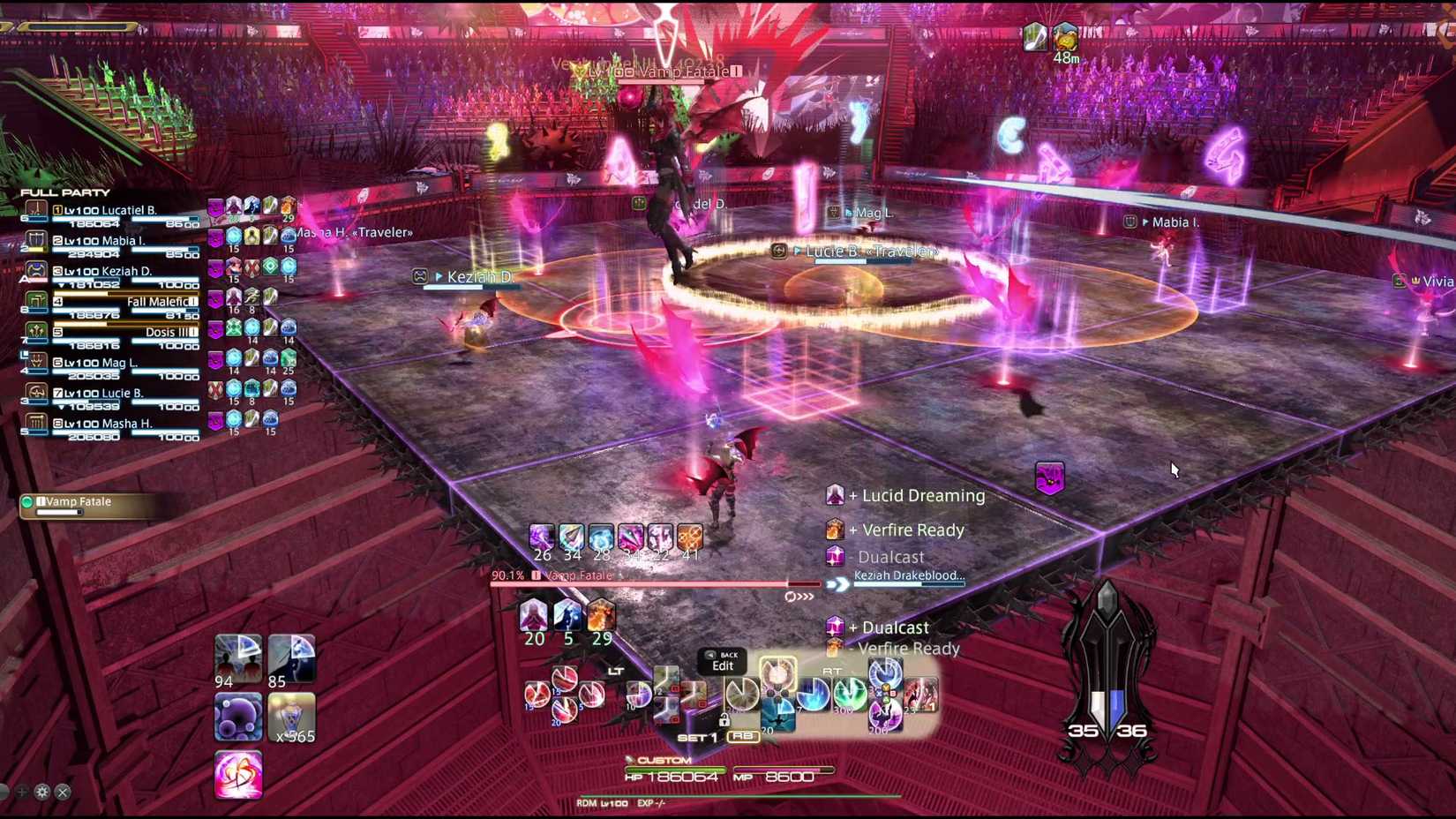Click the purple bubble ability icon below 94
Image resolution: width=1456 pixels, height=819 pixels.
click(236, 715)
